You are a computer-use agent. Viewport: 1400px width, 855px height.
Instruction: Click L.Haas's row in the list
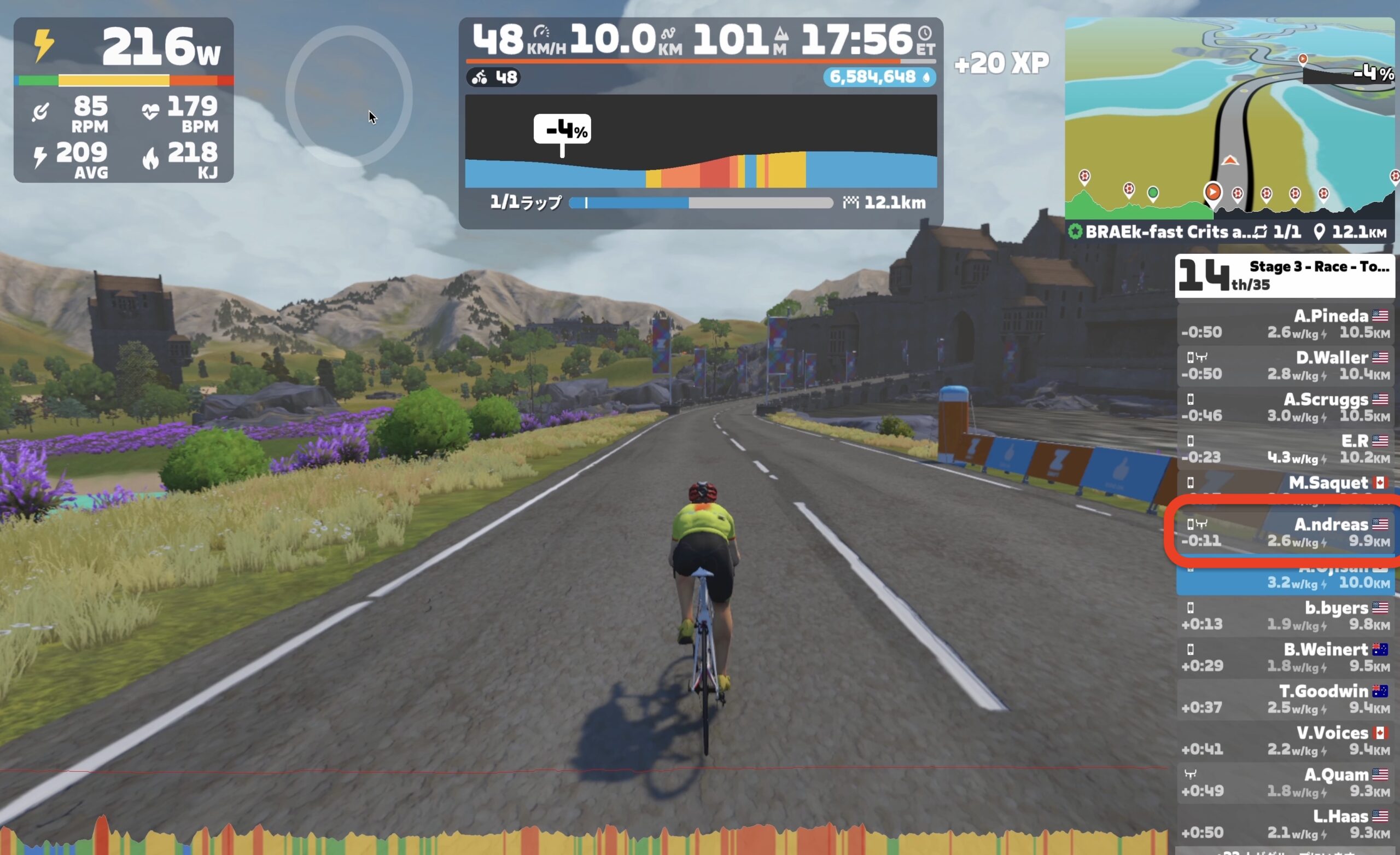[x=1285, y=824]
